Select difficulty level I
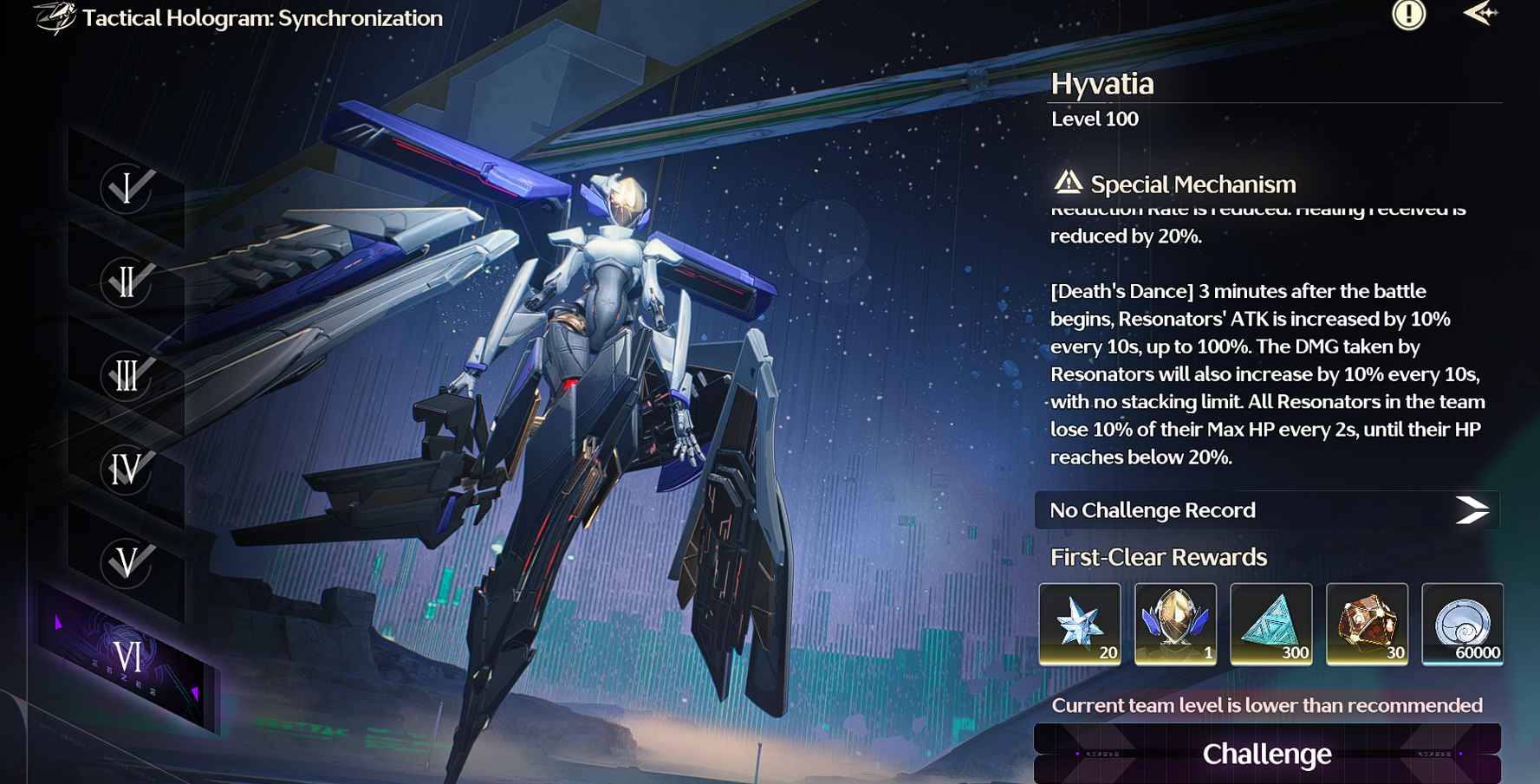 click(127, 188)
